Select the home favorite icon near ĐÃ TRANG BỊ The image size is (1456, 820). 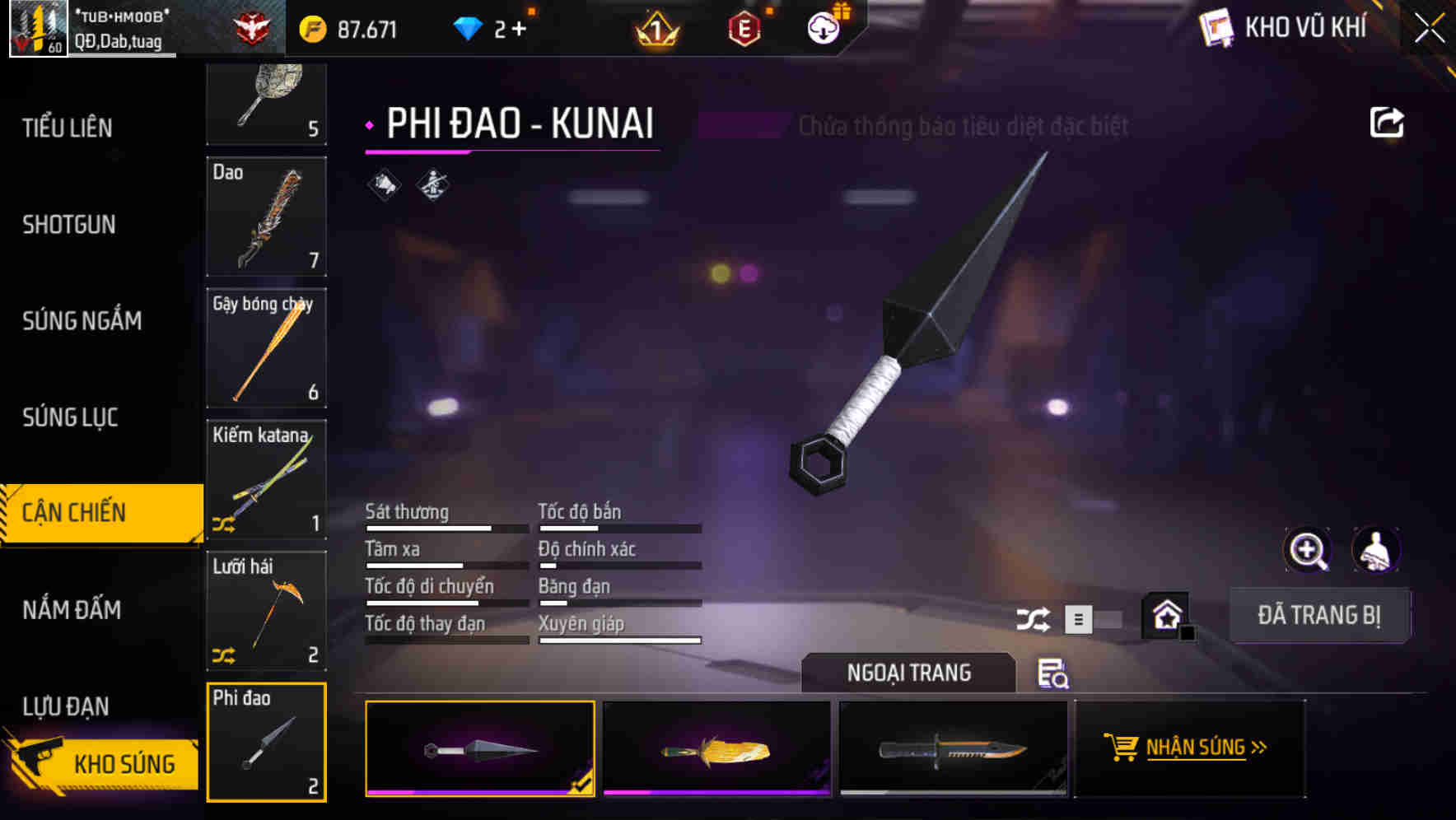pyautogui.click(x=1166, y=614)
